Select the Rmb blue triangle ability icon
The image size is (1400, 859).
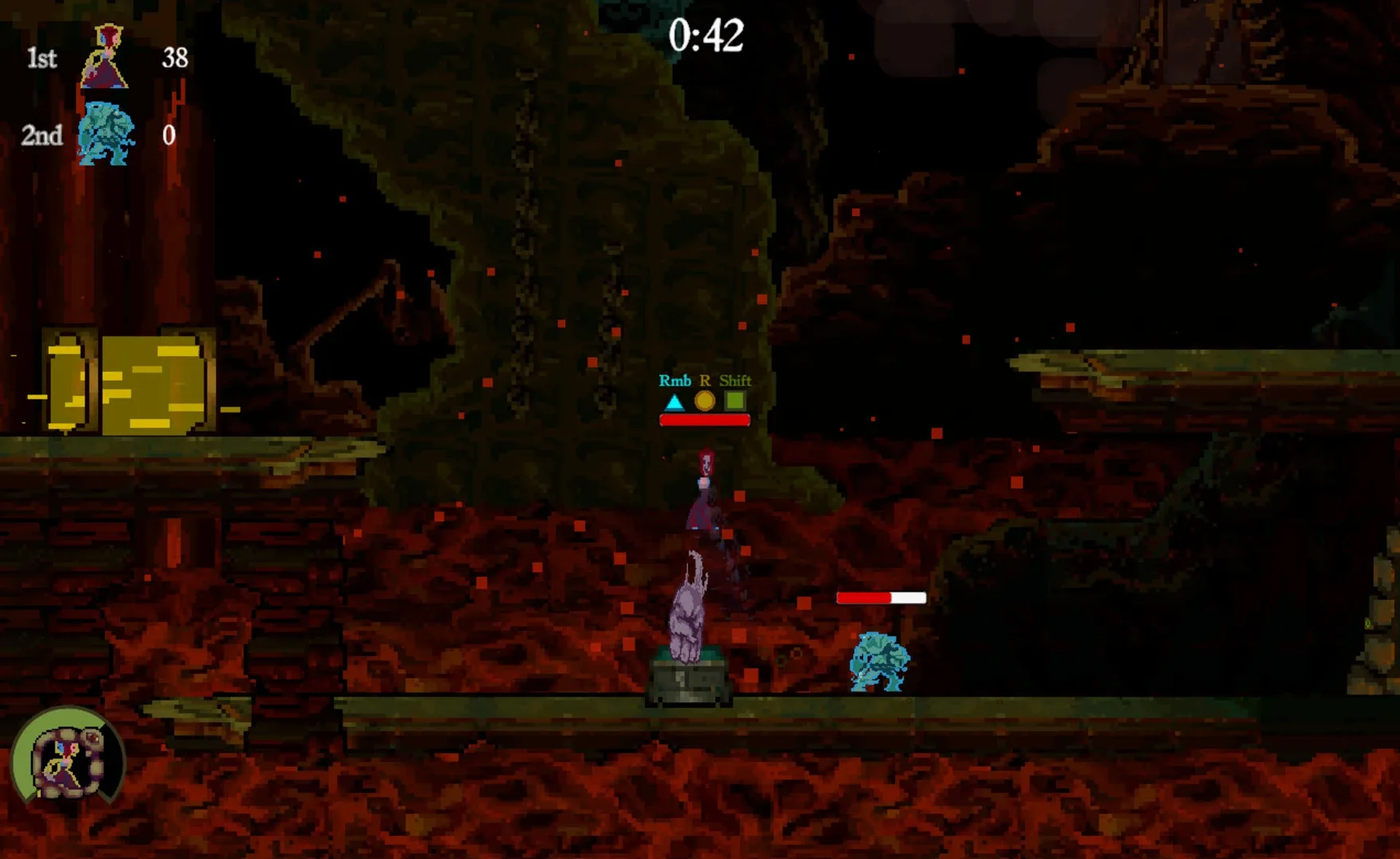click(673, 403)
